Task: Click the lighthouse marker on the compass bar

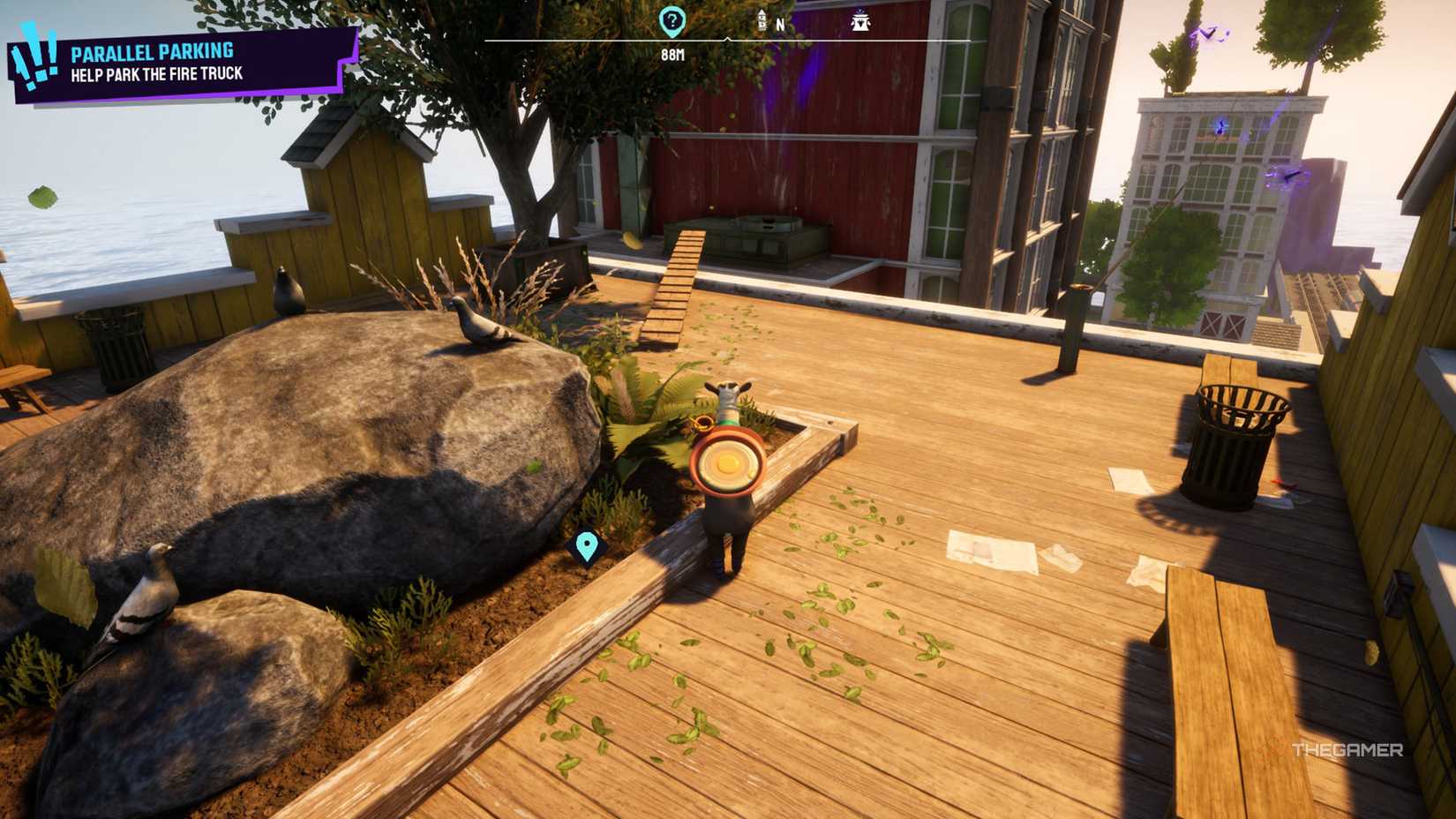Action: coord(762,20)
